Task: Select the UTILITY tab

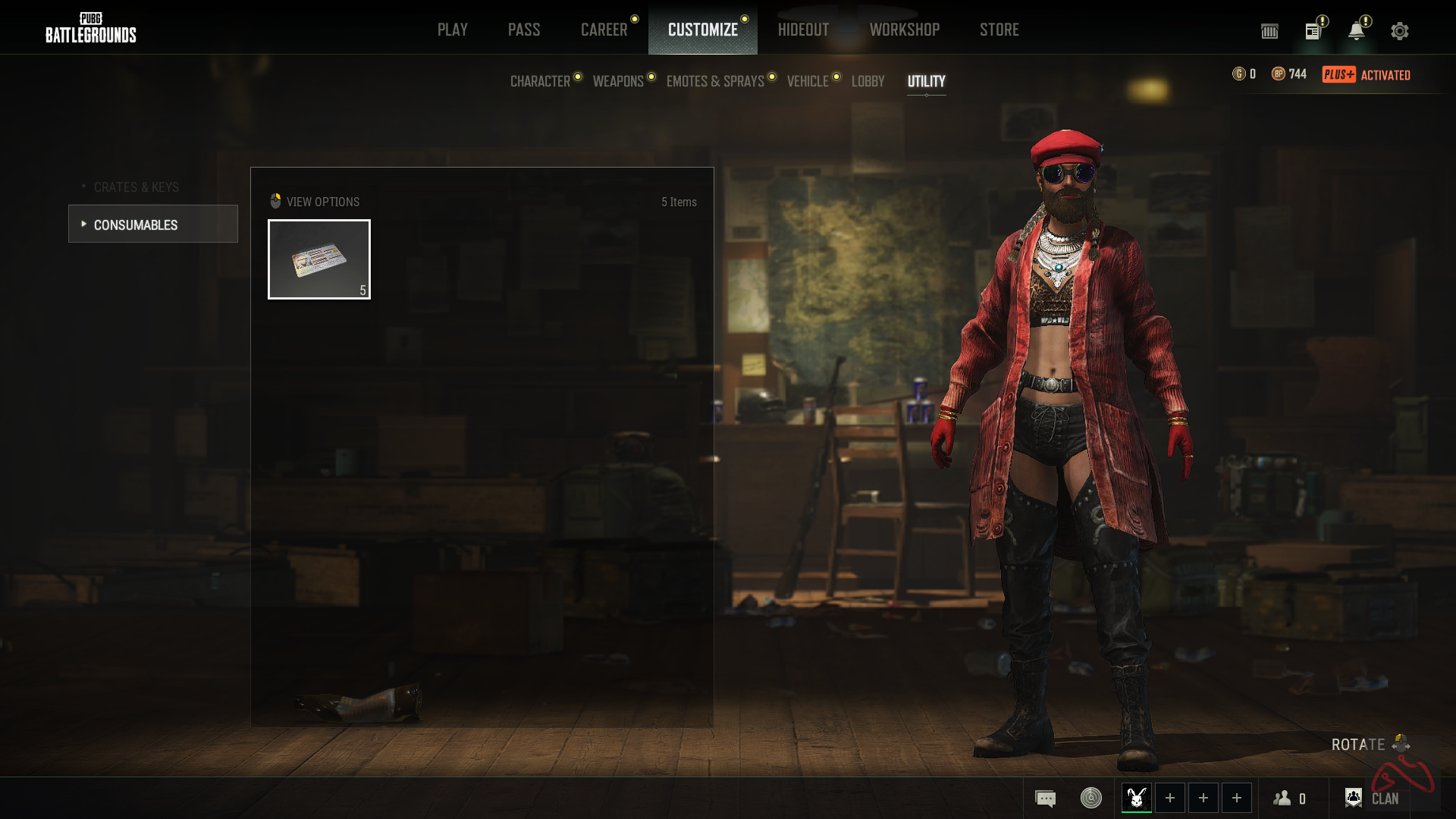Action: click(x=926, y=81)
